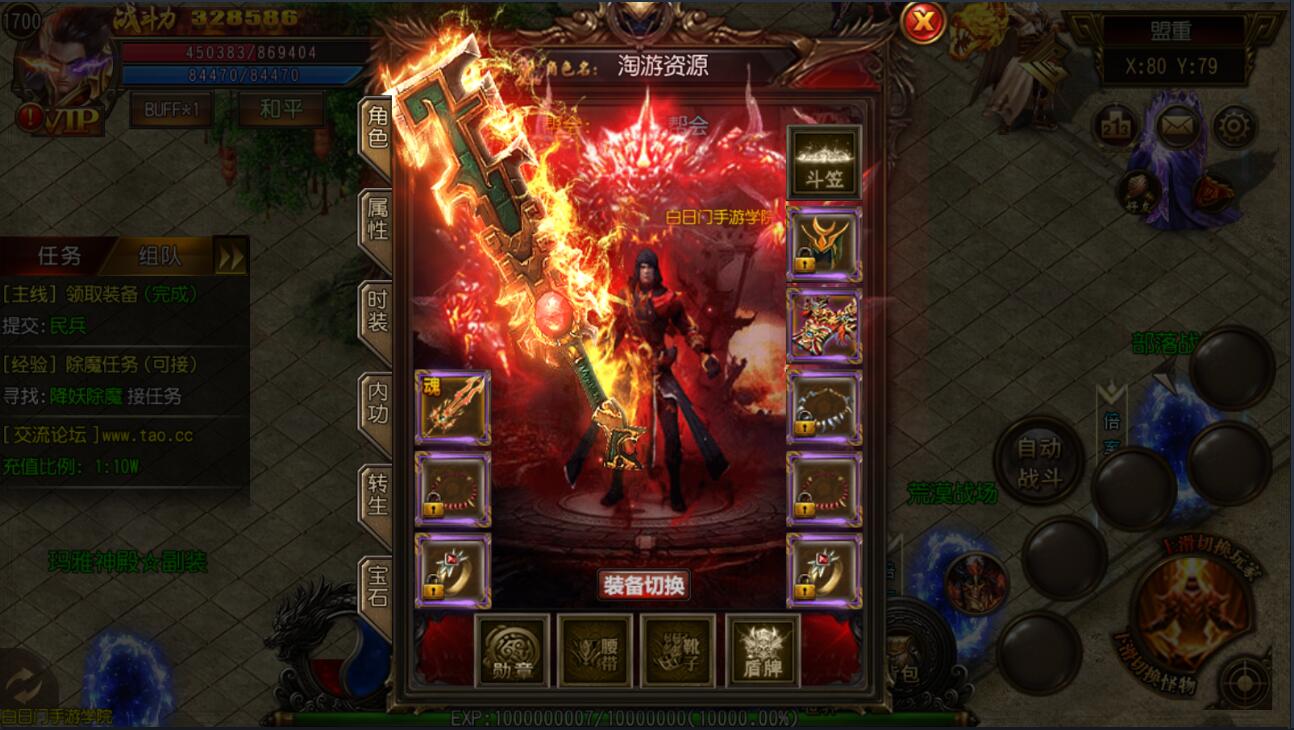
Task: Select the 内功 inner power tab
Action: pos(376,402)
